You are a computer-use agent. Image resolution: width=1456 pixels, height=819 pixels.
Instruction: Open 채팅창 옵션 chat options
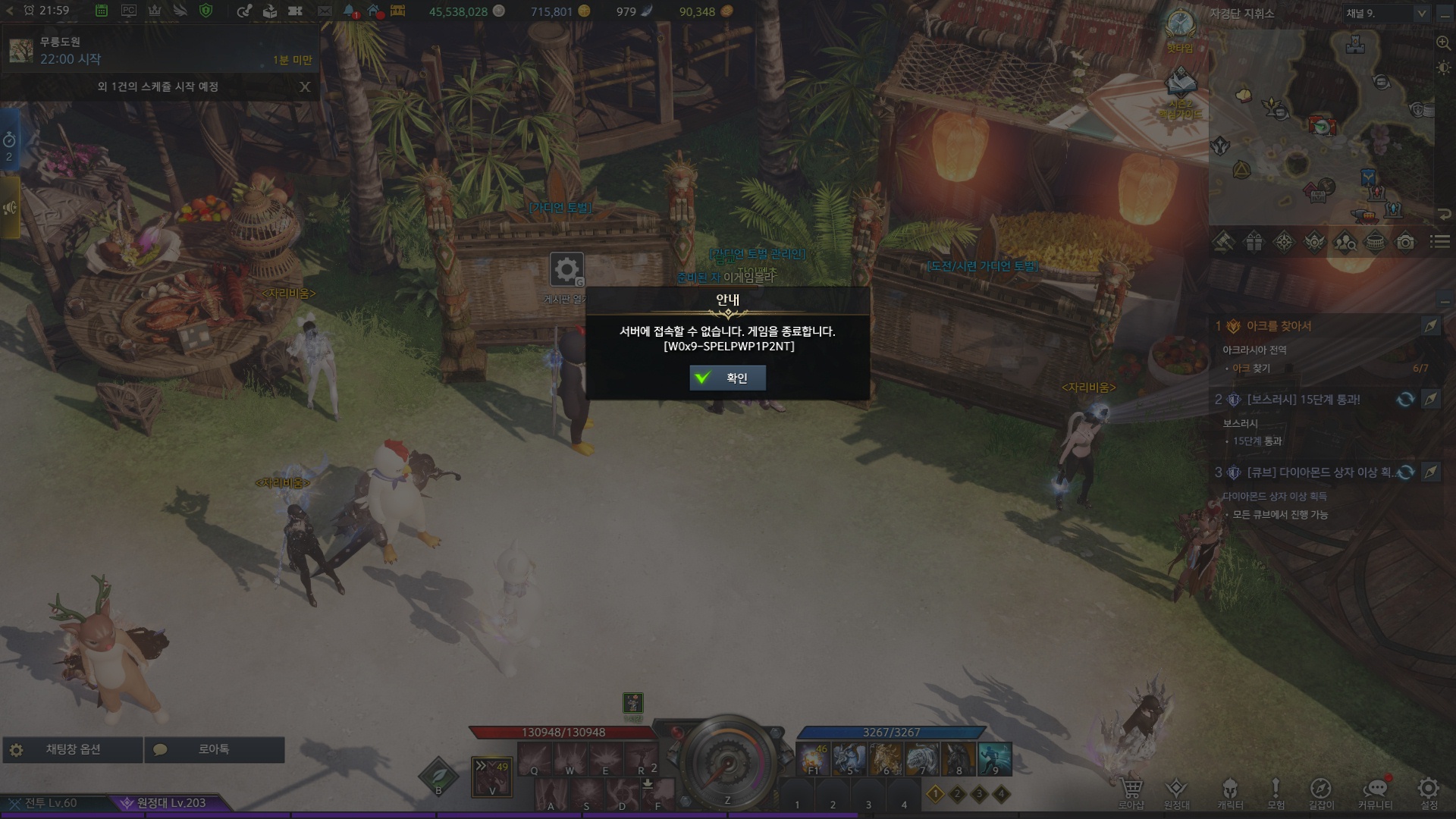(x=73, y=749)
